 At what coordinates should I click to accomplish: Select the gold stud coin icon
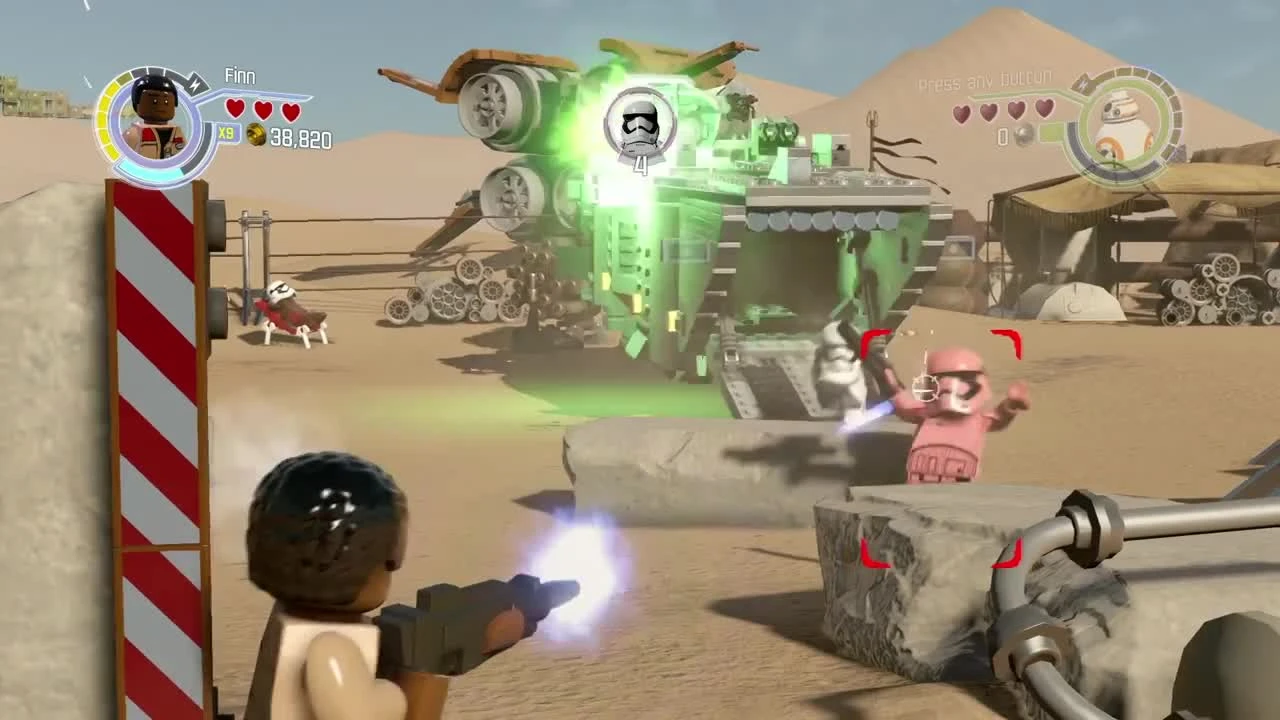pos(256,136)
